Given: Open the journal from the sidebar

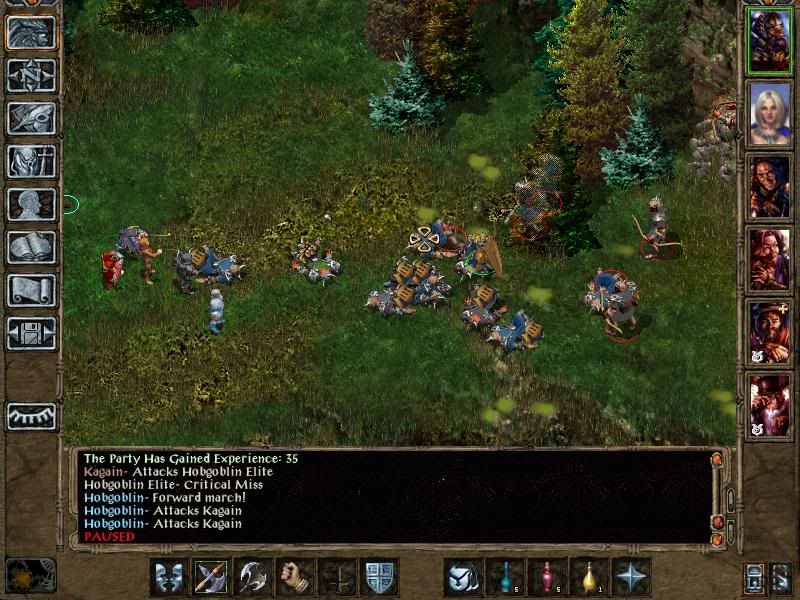Looking at the screenshot, I should pos(31,119).
